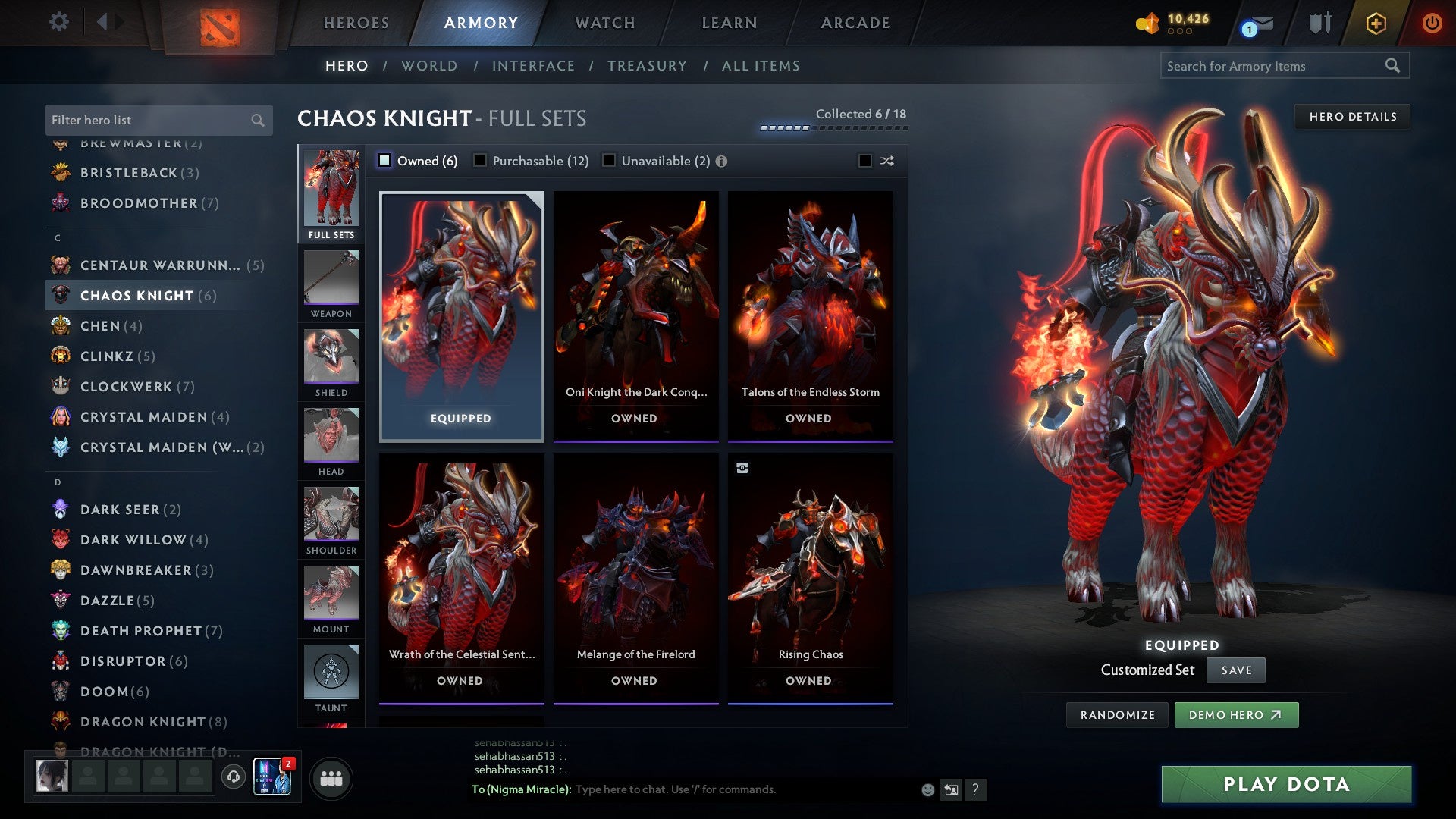Toggle the Owned filter checkbox

pos(385,161)
